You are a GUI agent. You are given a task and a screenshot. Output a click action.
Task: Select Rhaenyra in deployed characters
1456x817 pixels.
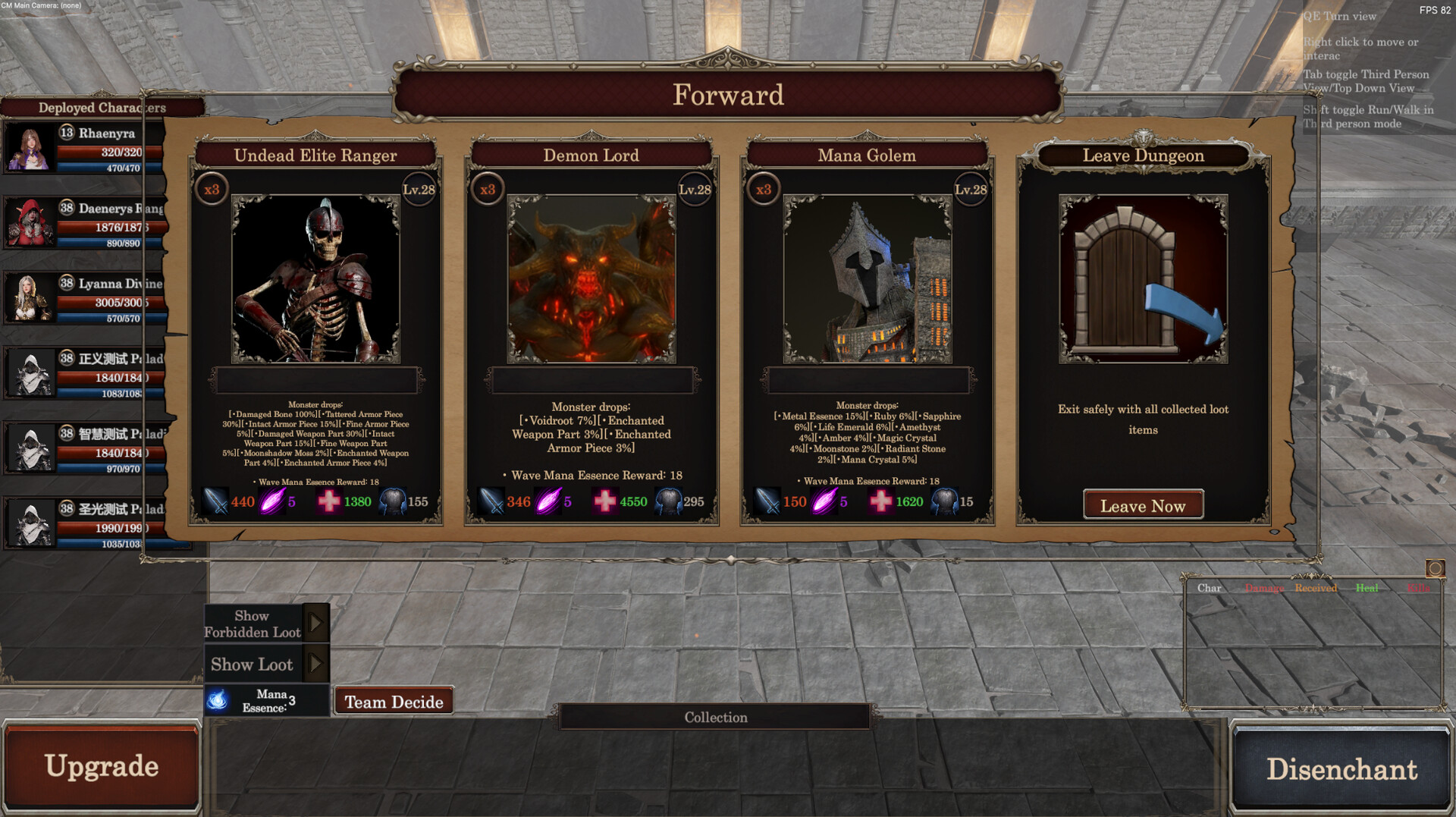pos(83,148)
